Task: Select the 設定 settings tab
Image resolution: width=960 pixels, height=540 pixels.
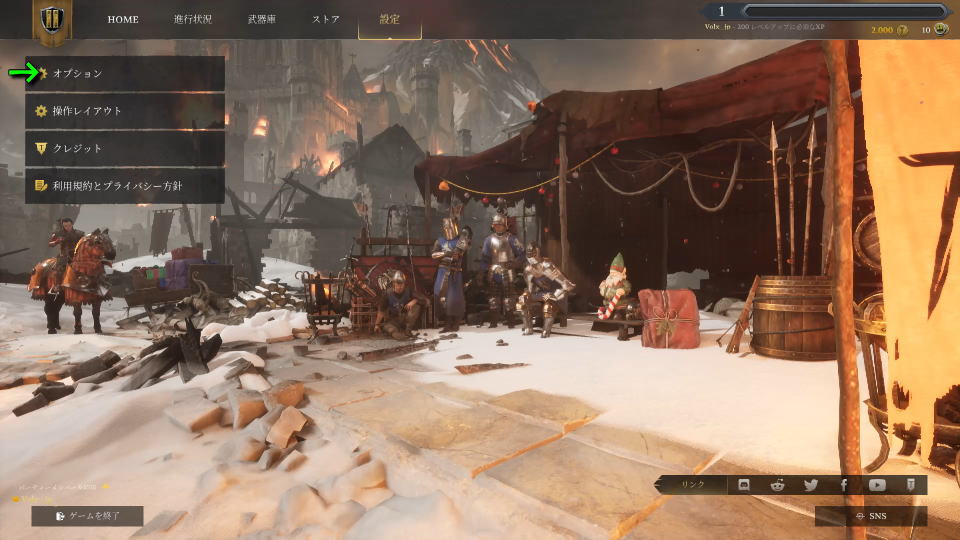Action: point(389,19)
